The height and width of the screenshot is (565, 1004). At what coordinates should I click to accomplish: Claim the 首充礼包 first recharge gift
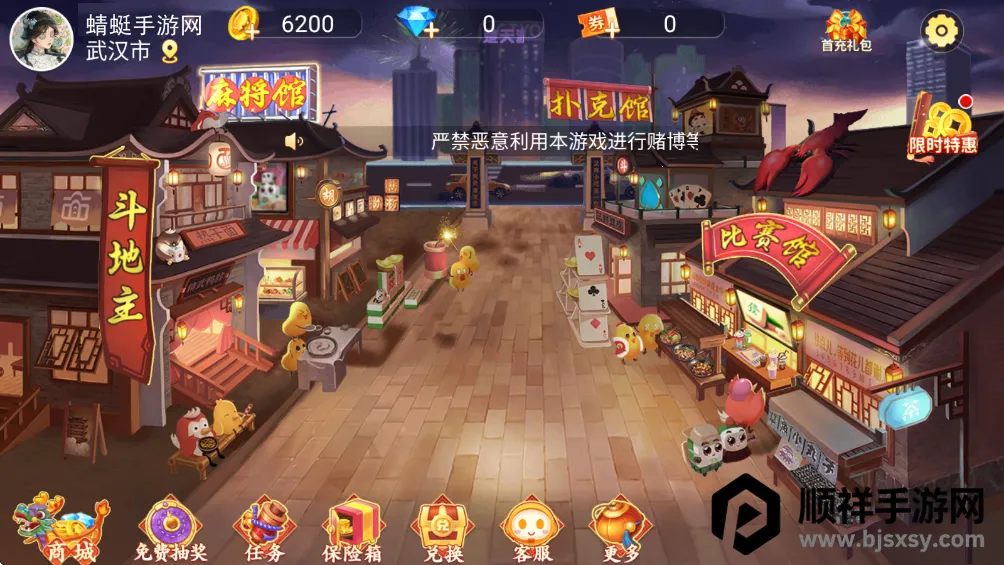[846, 31]
